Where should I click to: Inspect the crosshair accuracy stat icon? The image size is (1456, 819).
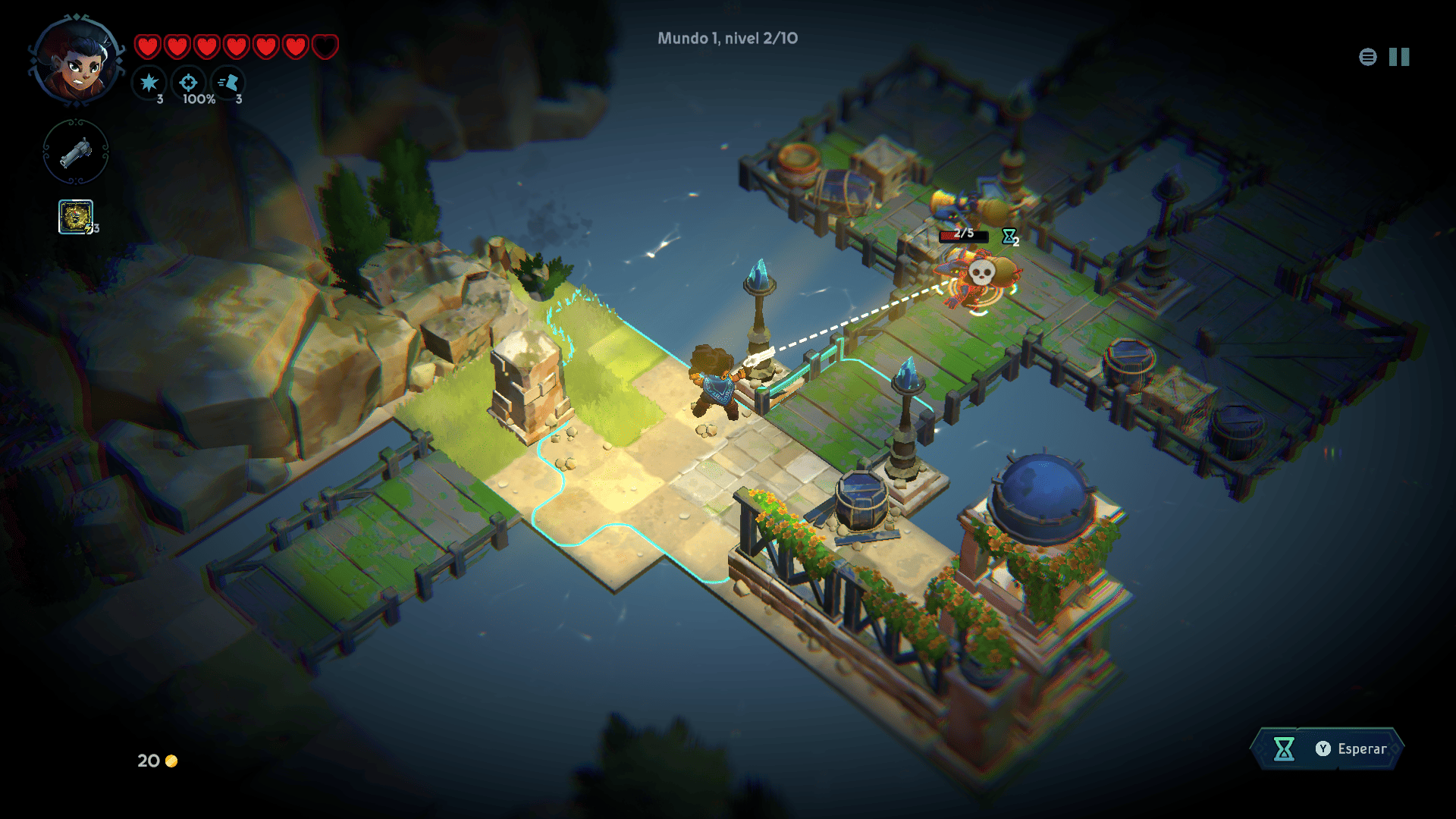pos(189,83)
